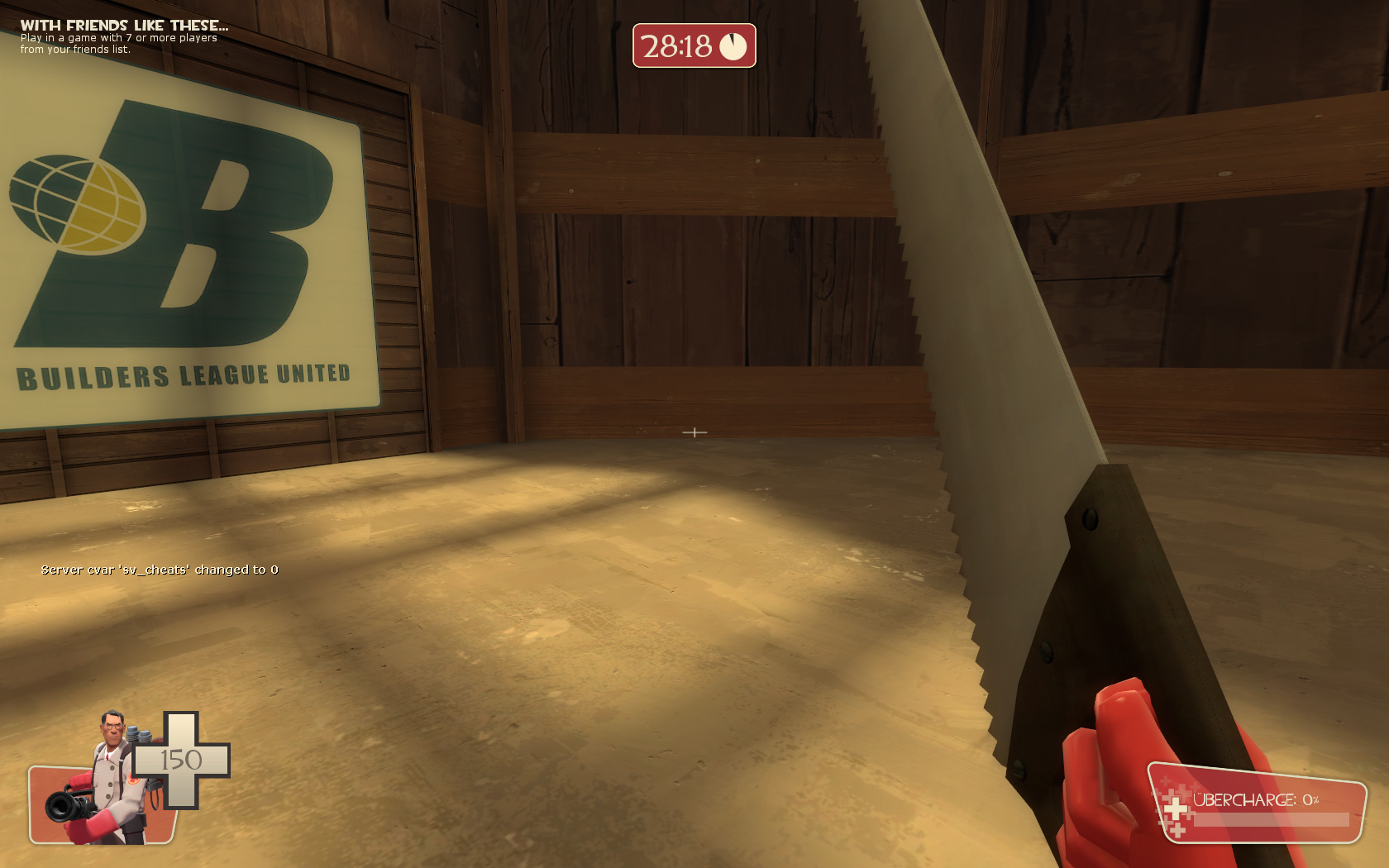This screenshot has height=868, width=1389.
Task: Click the syringe gun in the Medic portrait
Action: click(x=66, y=806)
